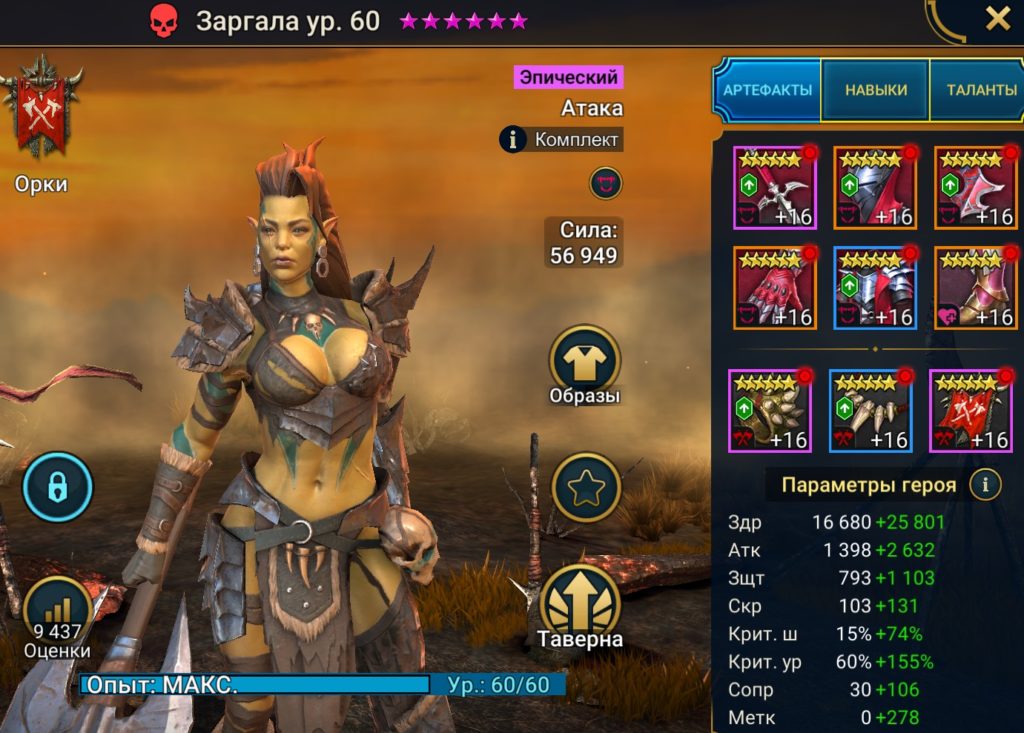This screenshot has height=733, width=1024.
Task: Switch to the Артефакты tab
Action: coord(767,90)
